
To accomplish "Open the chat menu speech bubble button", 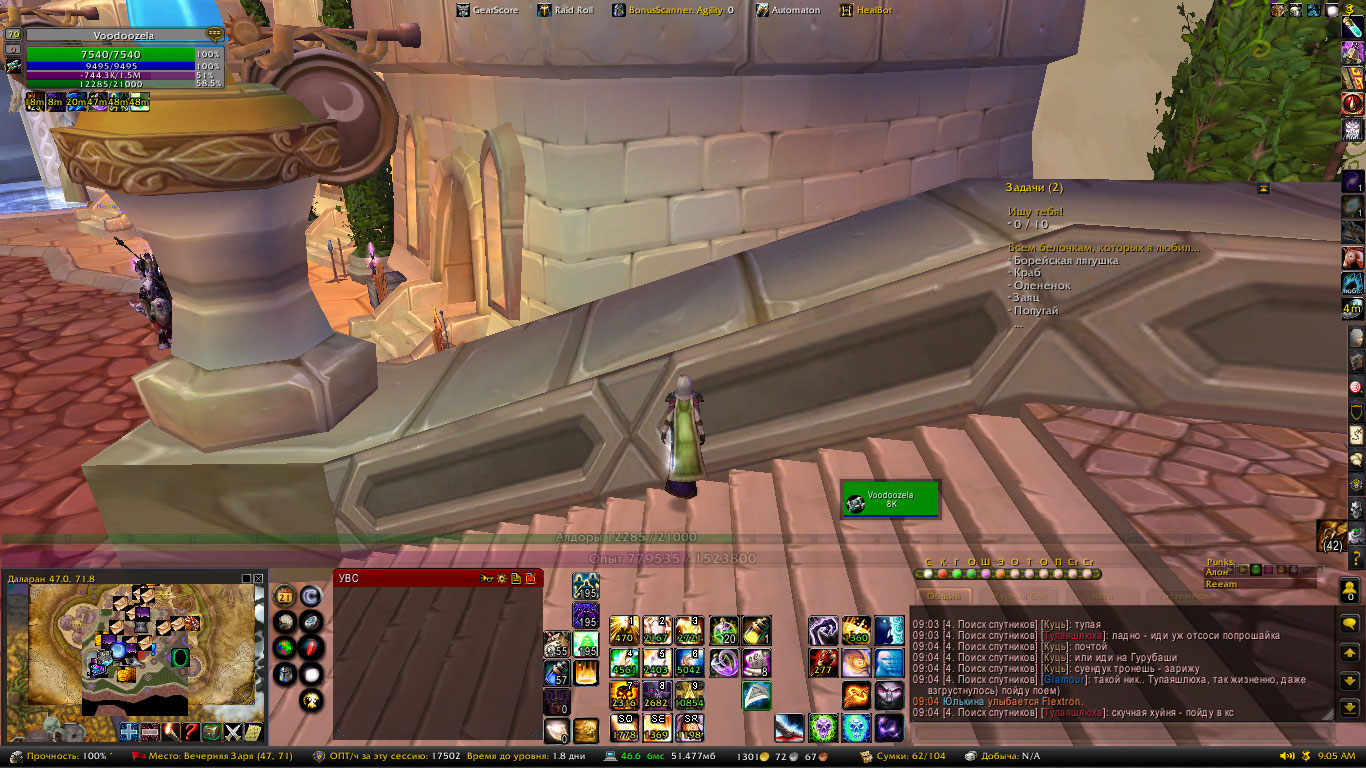I will point(1350,623).
